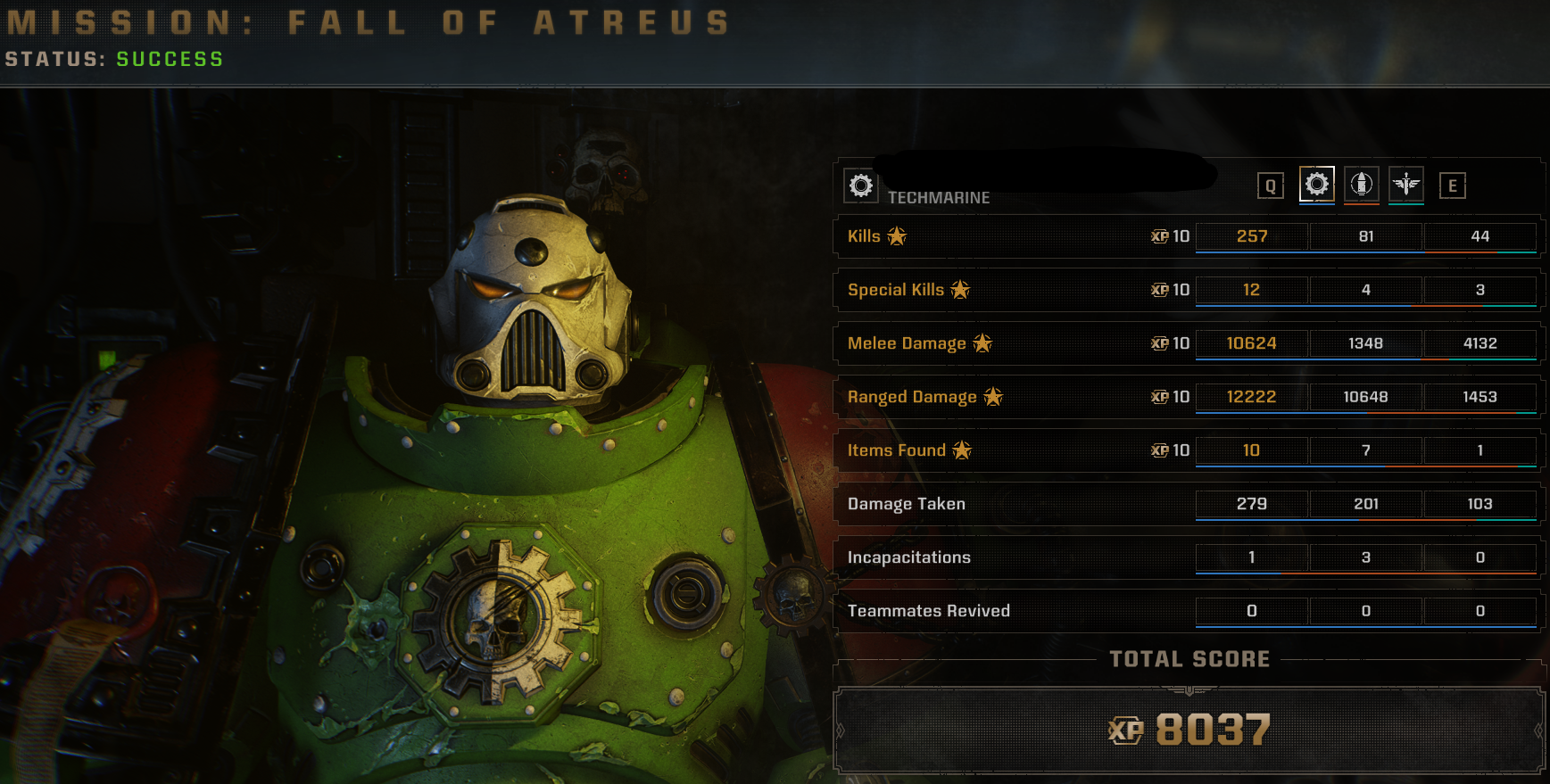Switch to the bullet-icon teammate tab
Viewport: 1550px width, 784px height.
1361,185
